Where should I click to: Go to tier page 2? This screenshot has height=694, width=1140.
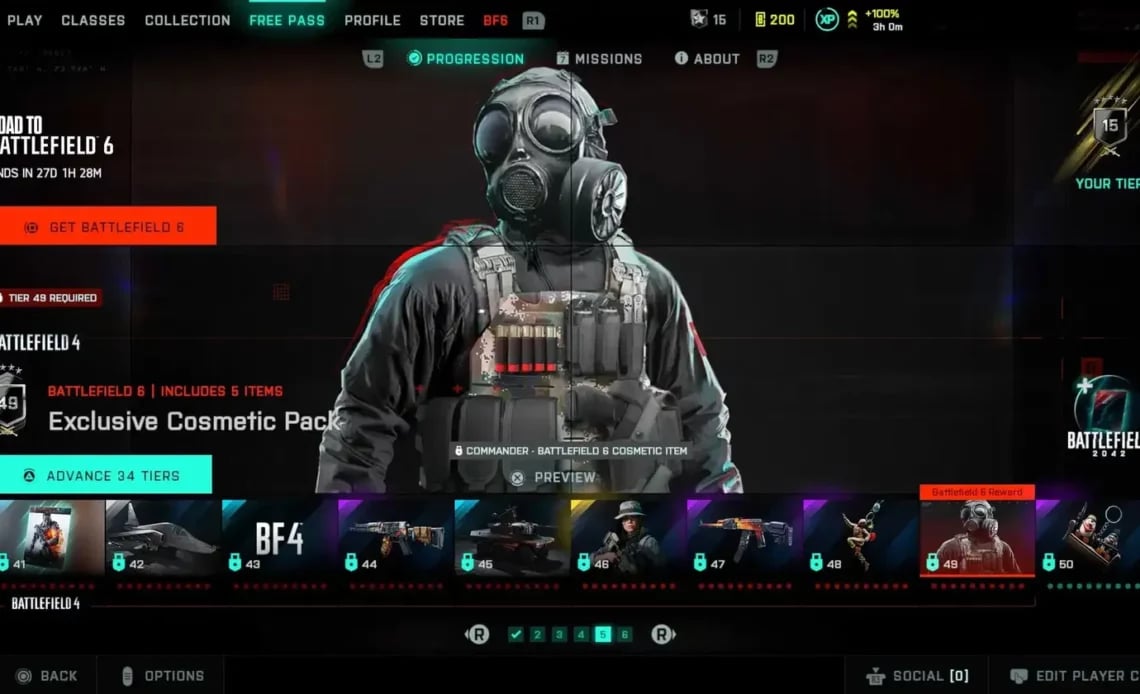537,634
